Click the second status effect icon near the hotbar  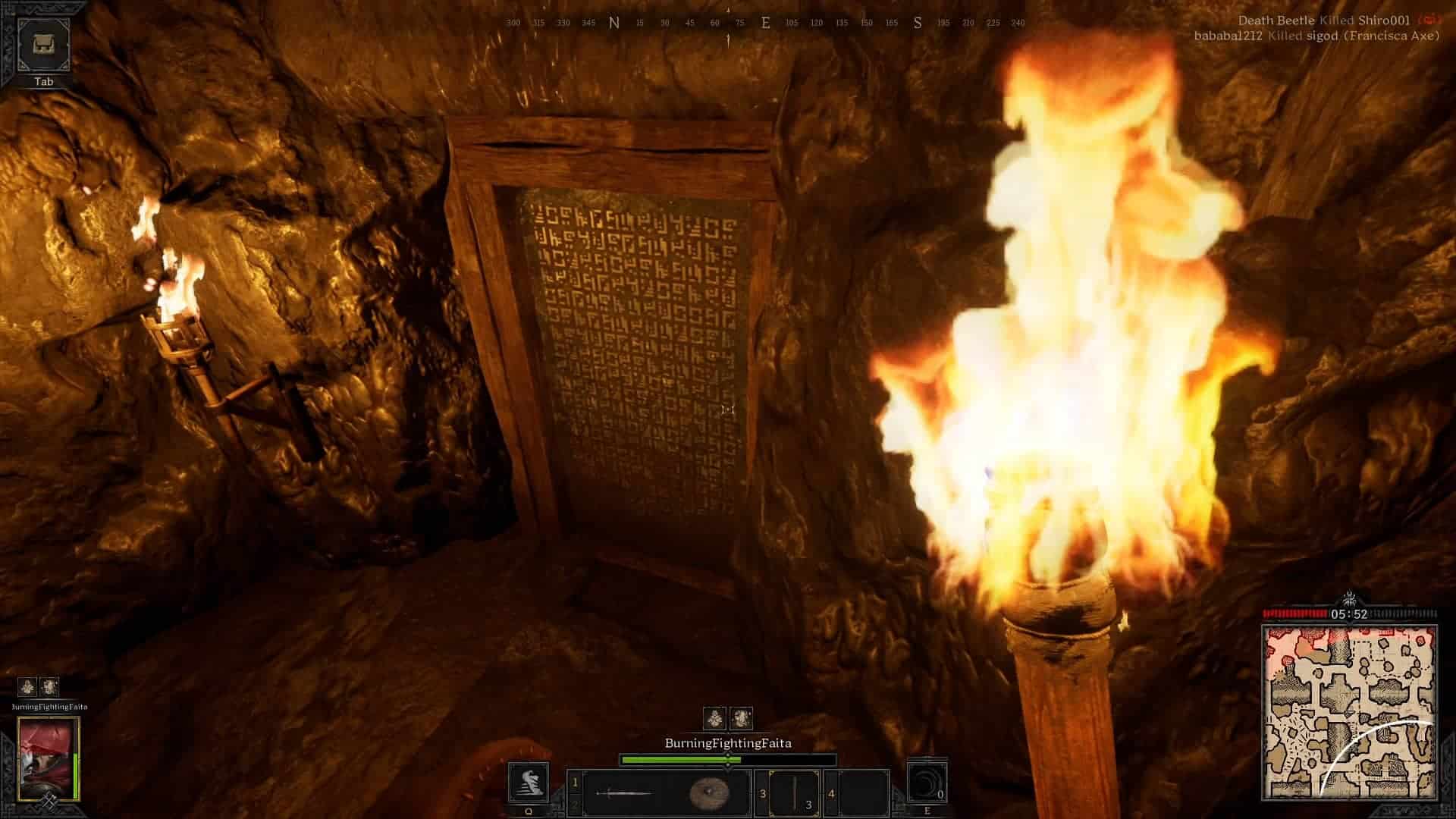[x=741, y=716]
